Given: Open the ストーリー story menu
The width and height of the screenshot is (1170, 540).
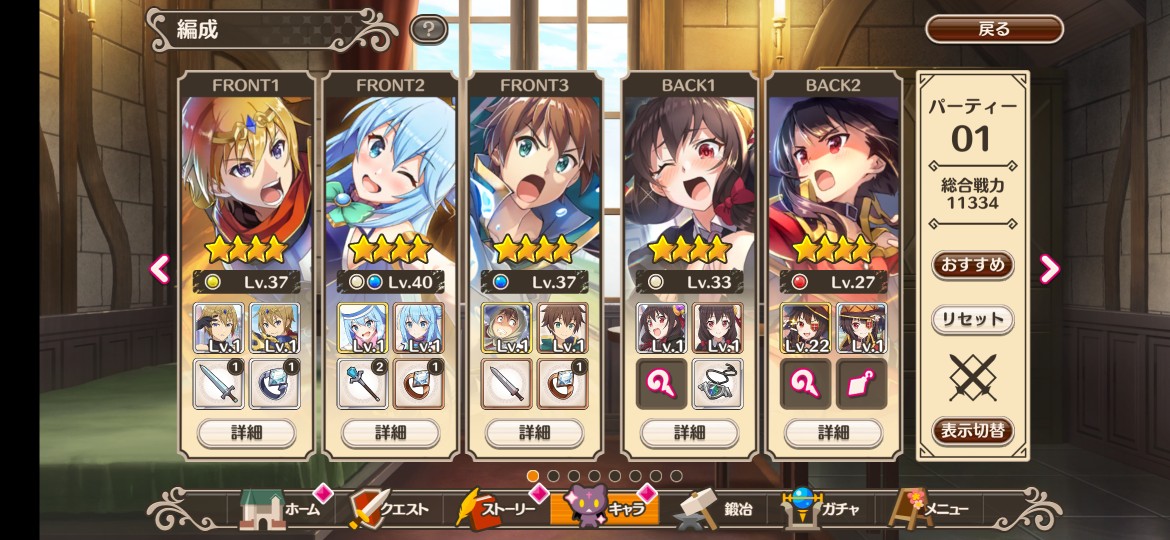Looking at the screenshot, I should click(498, 509).
